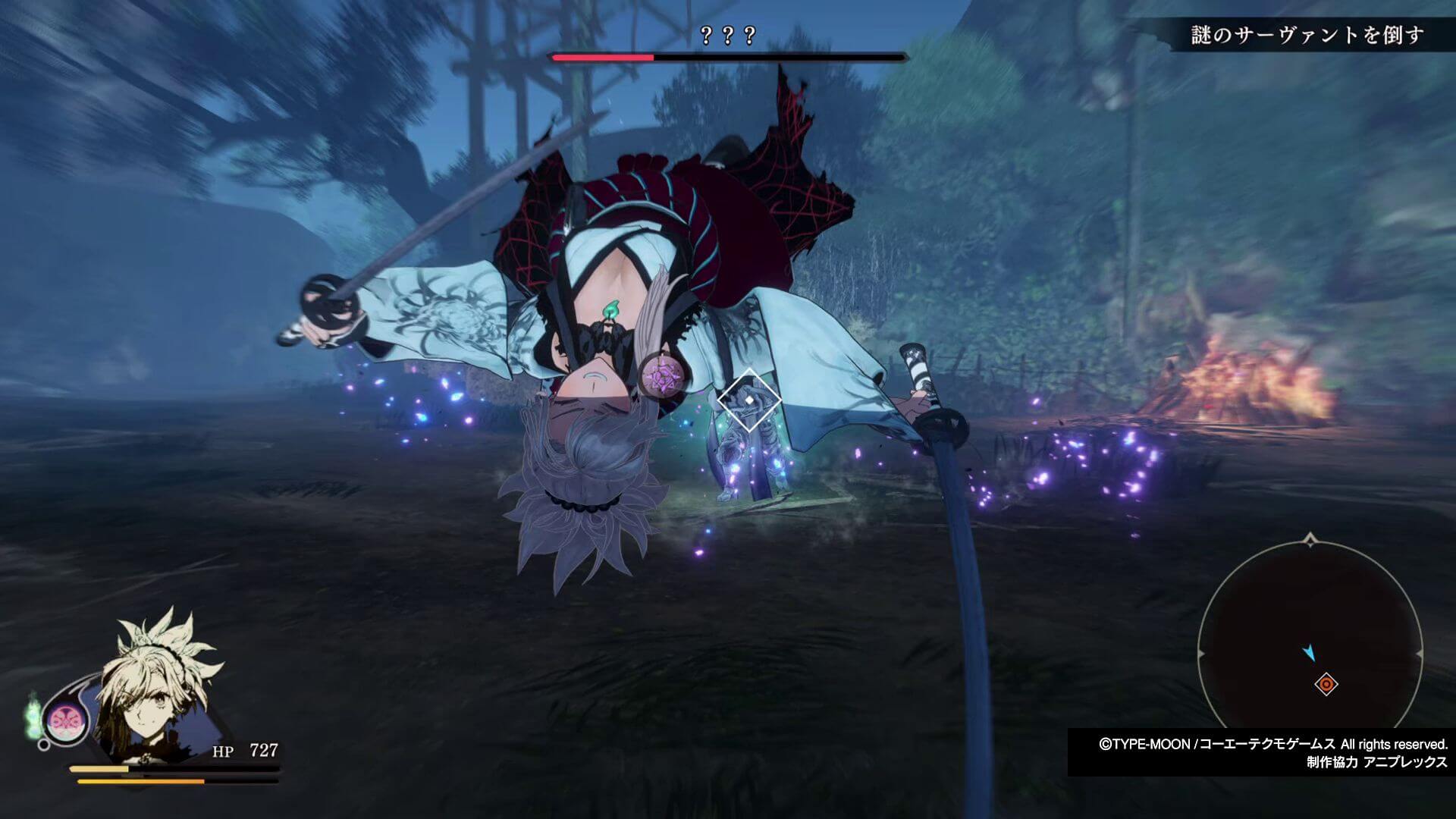Viewport: 1456px width, 819px height.
Task: Open the objective tracker banner
Action: (1306, 35)
